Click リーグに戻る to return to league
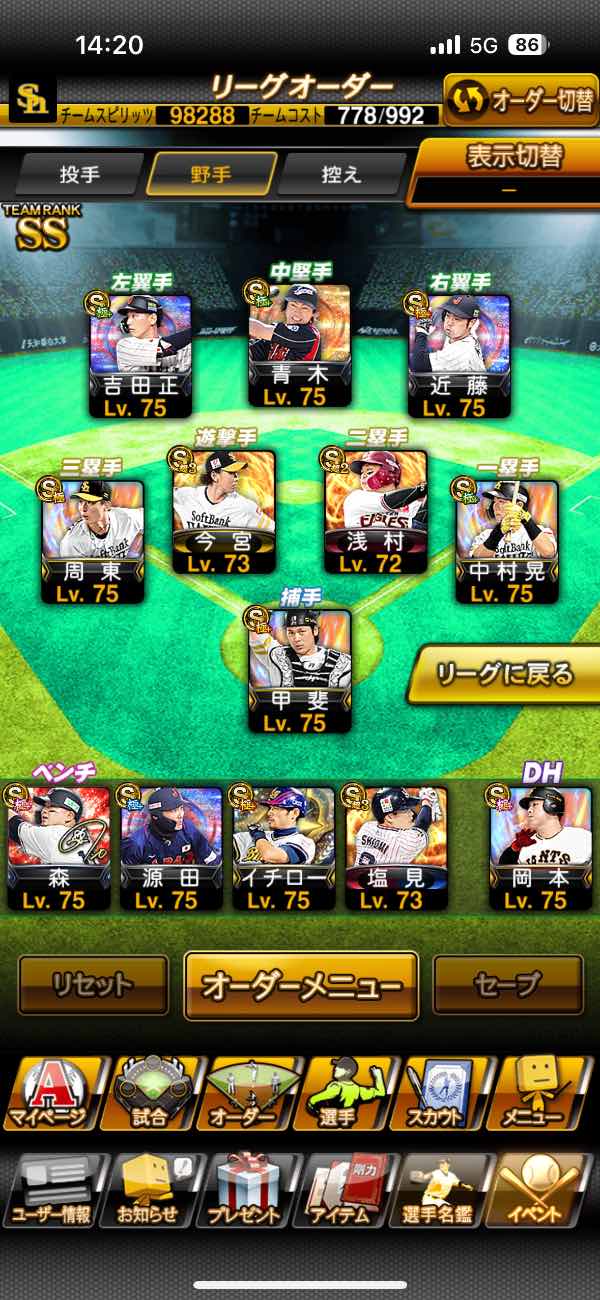600x1300 pixels. [x=504, y=675]
